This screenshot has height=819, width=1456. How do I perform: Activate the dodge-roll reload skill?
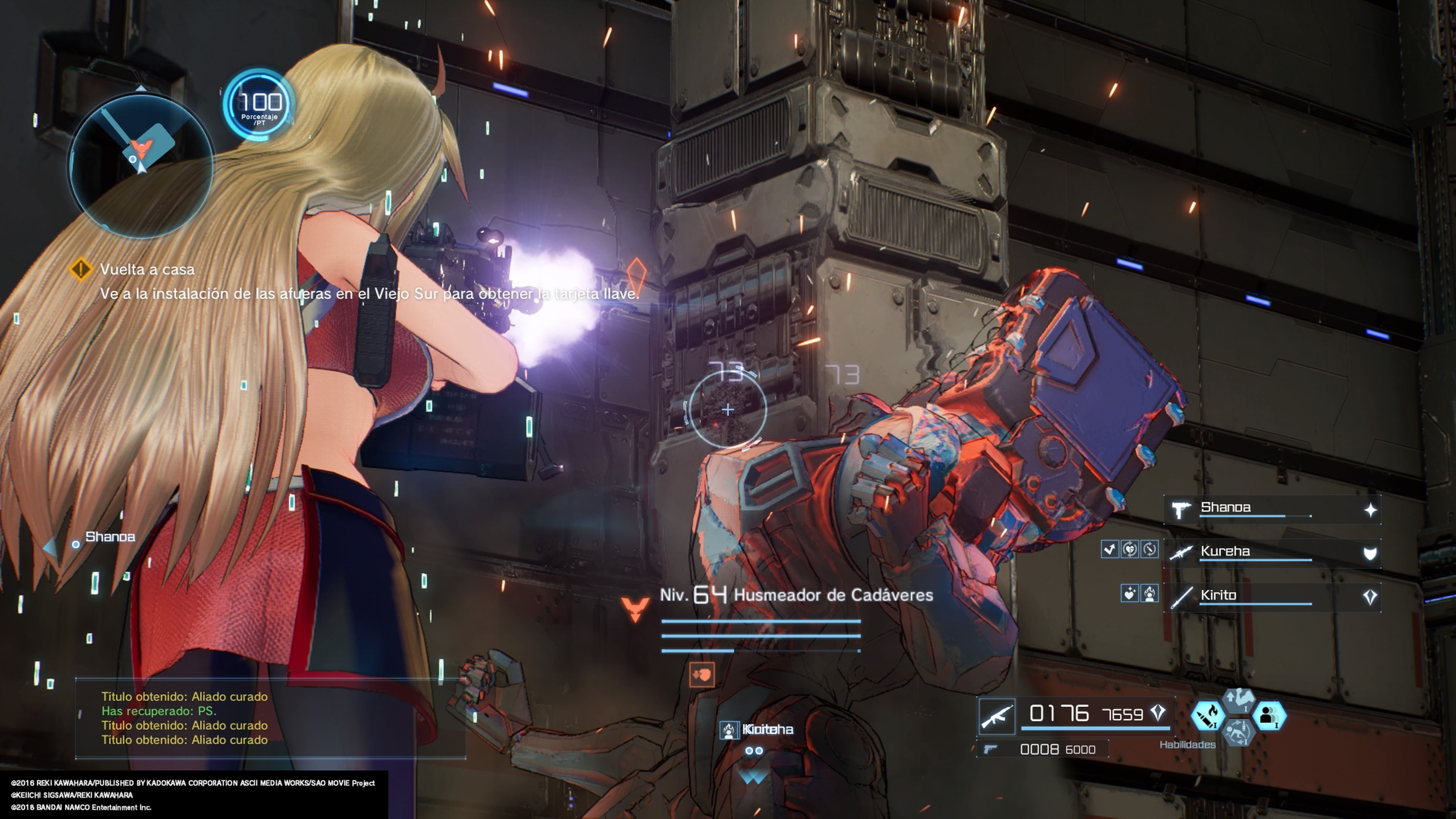pos(1238,733)
